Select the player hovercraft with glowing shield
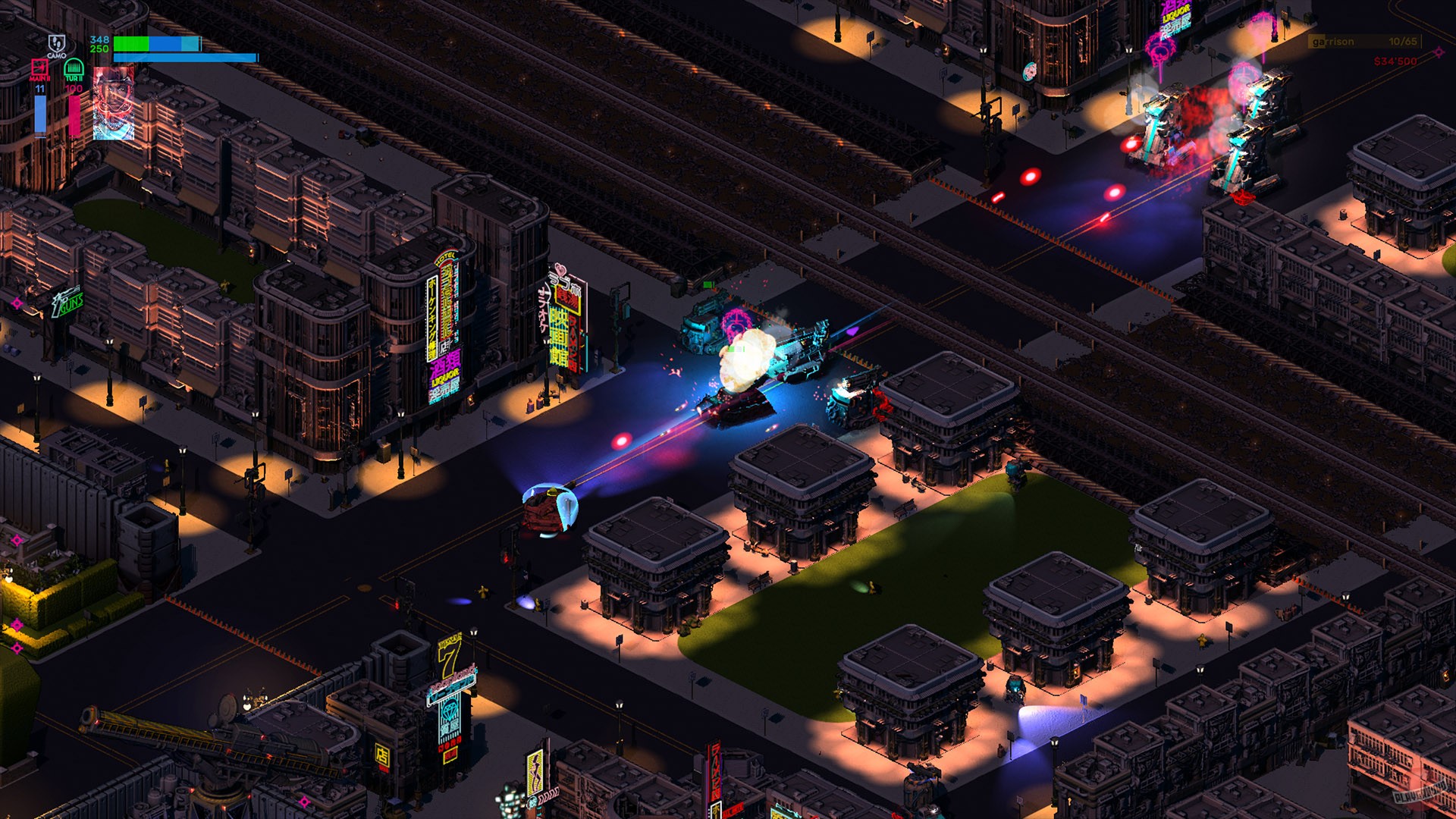The image size is (1456, 819). 550,510
